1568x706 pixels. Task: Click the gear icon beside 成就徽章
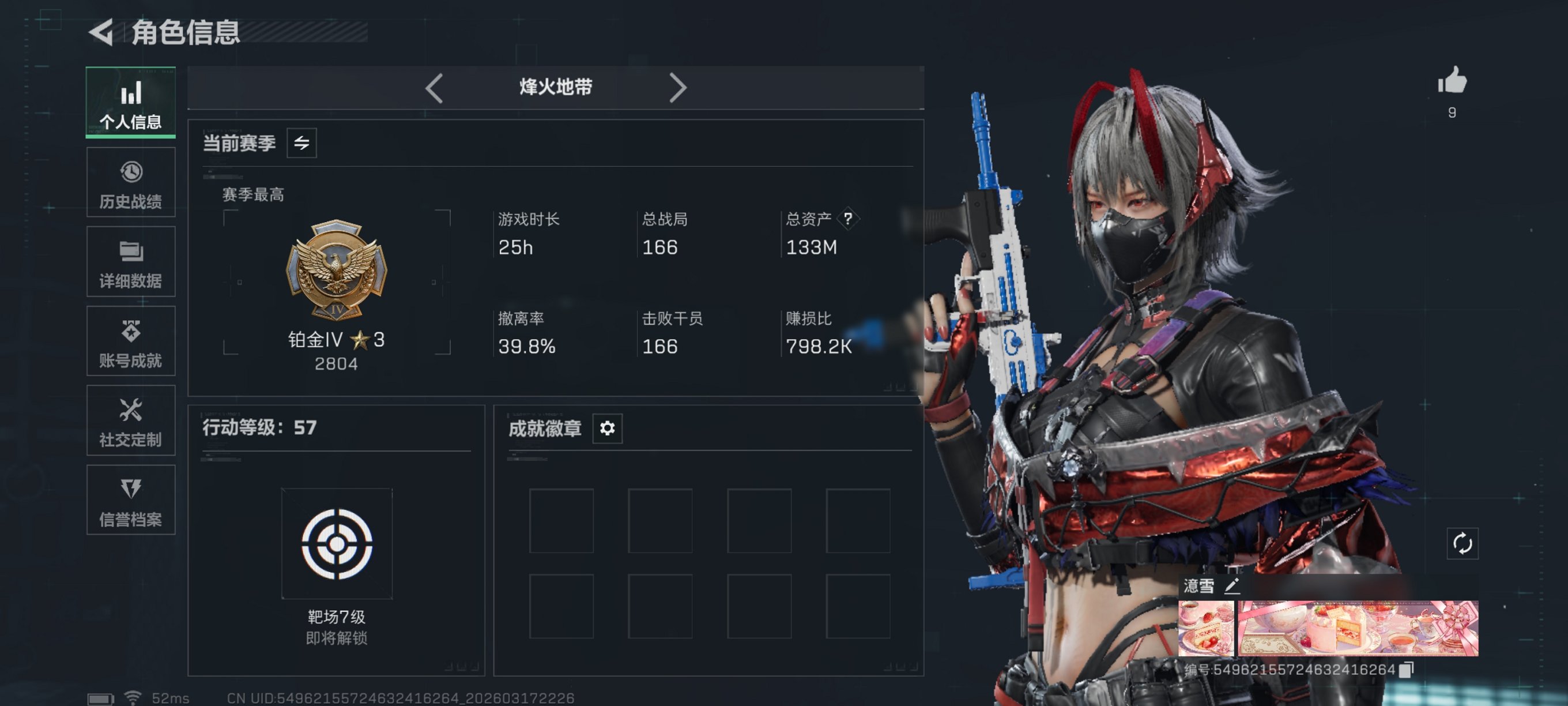[x=606, y=429]
